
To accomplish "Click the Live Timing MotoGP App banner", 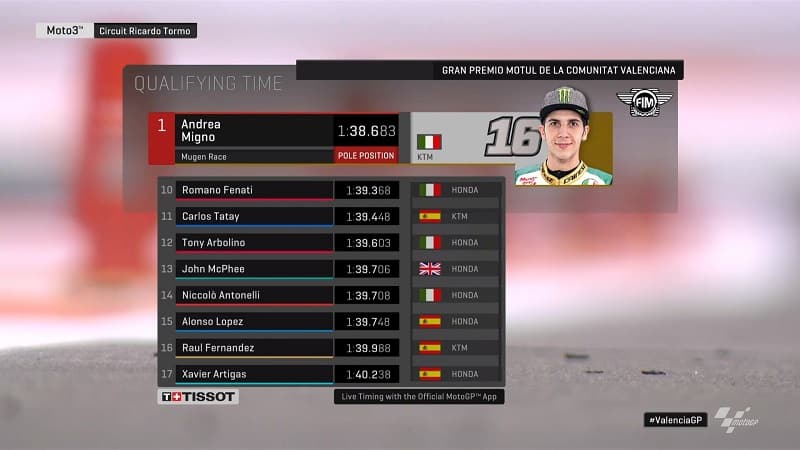I will pos(418,397).
